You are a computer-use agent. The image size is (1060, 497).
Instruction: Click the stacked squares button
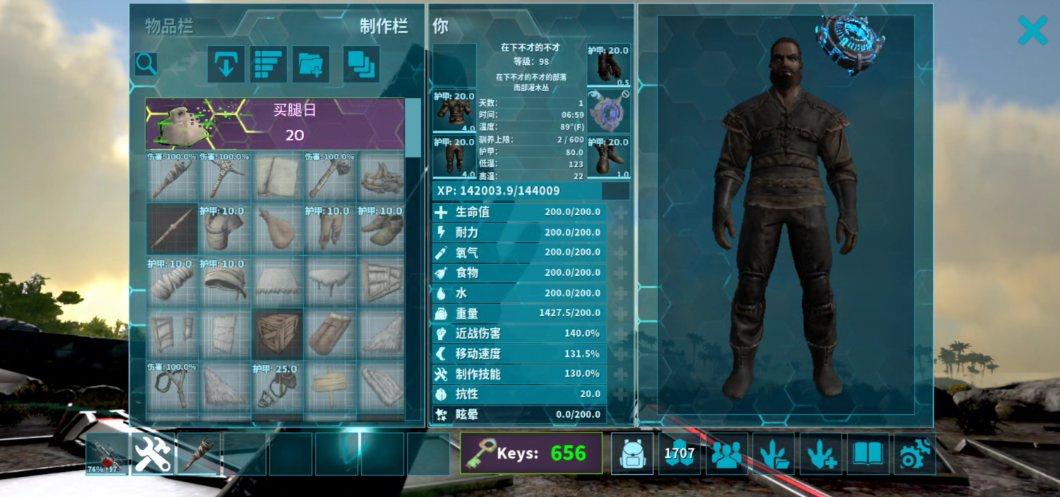click(359, 64)
